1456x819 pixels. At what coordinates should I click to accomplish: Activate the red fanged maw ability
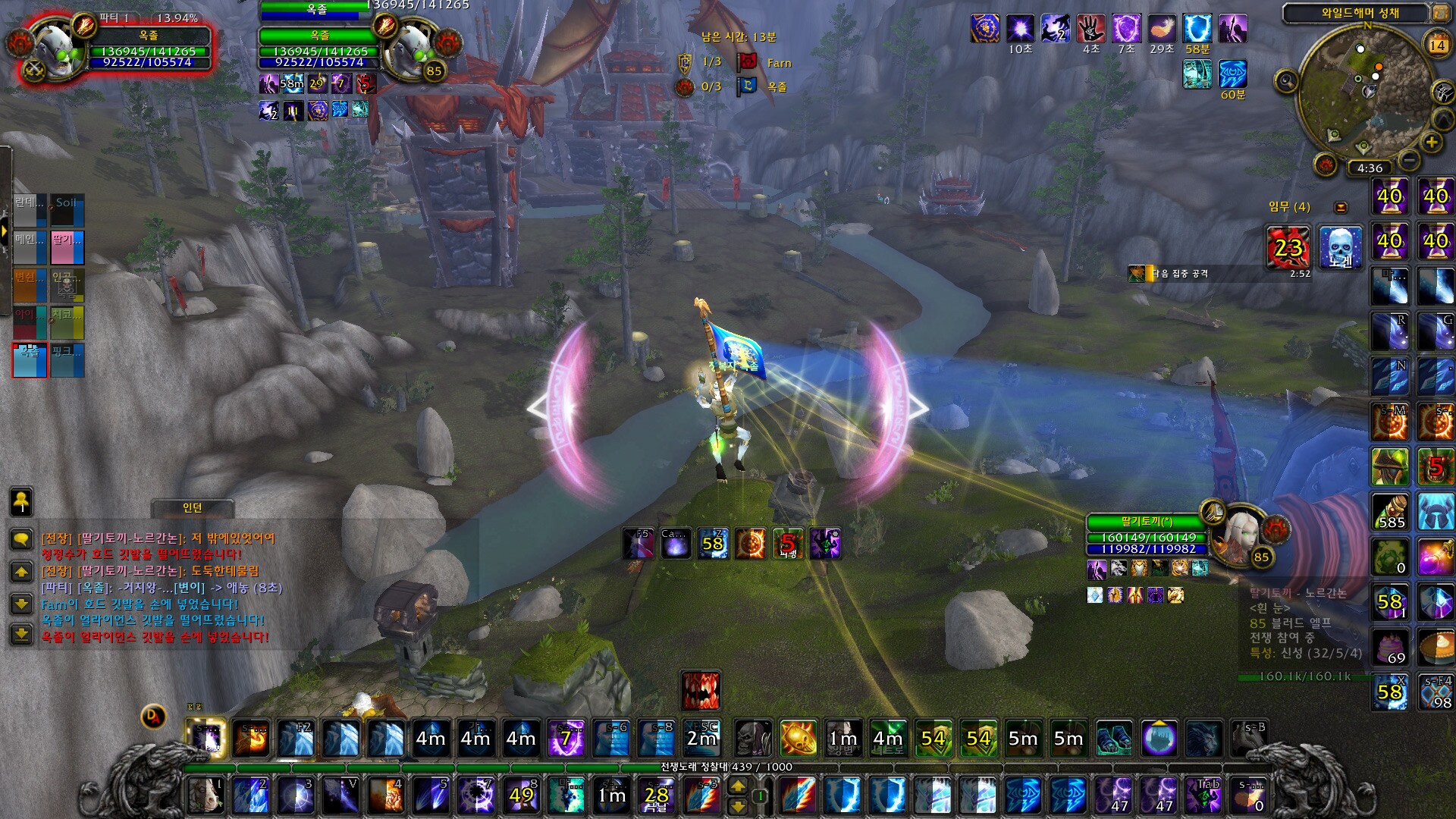(x=701, y=689)
